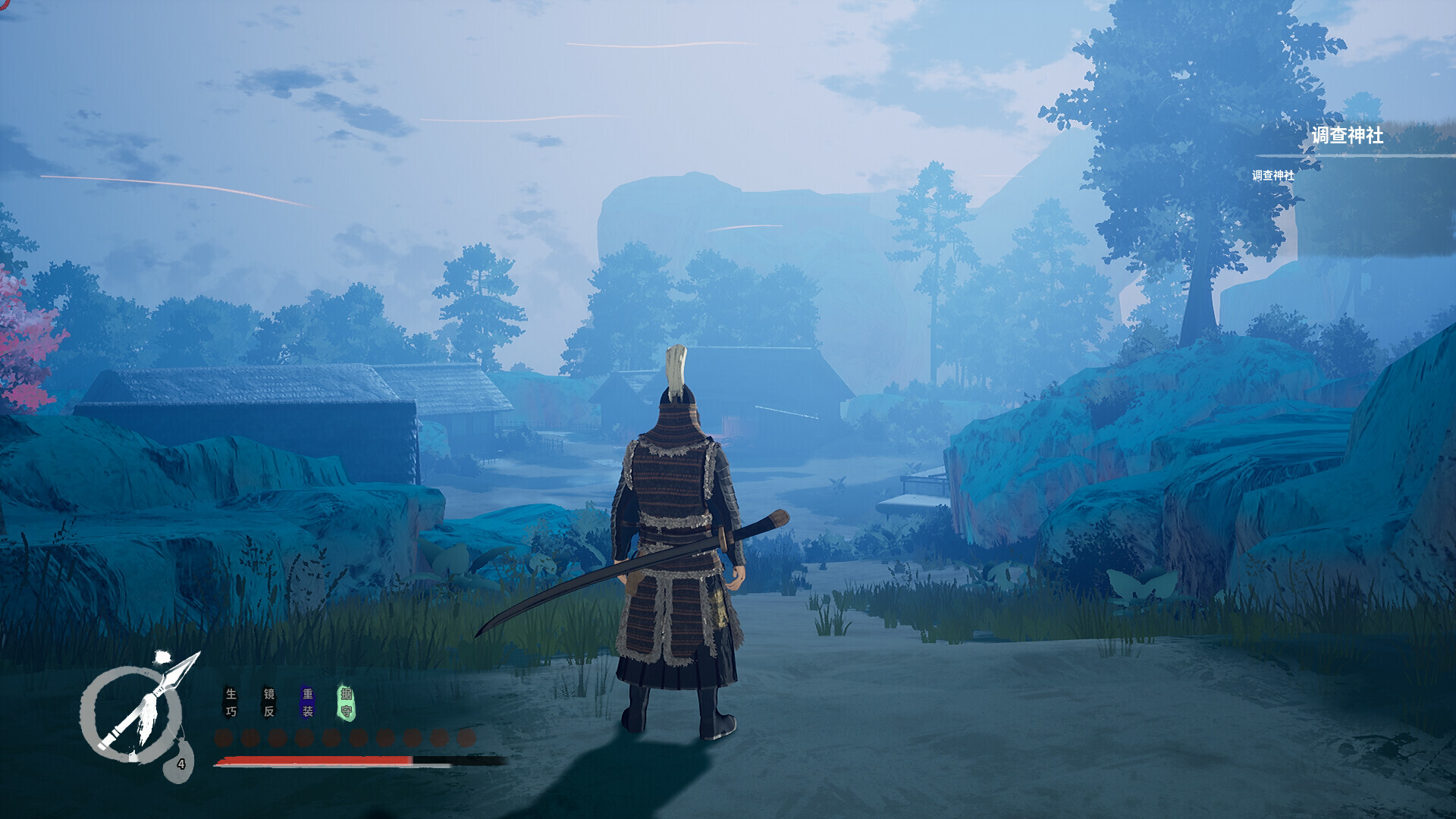Select the spear weapon icon

(x=152, y=701)
